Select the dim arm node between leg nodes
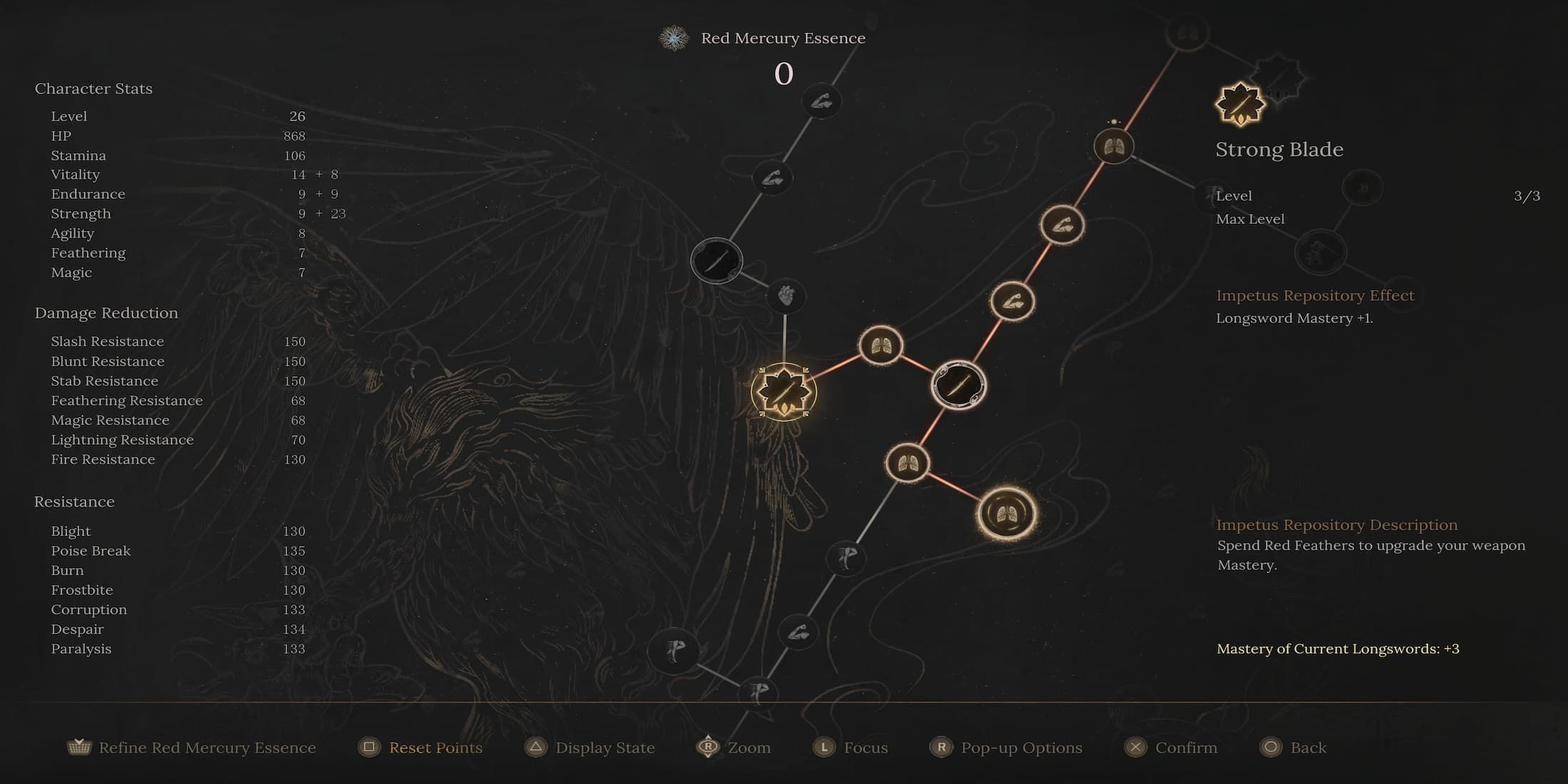Screen dimensions: 1568x784 tap(798, 632)
